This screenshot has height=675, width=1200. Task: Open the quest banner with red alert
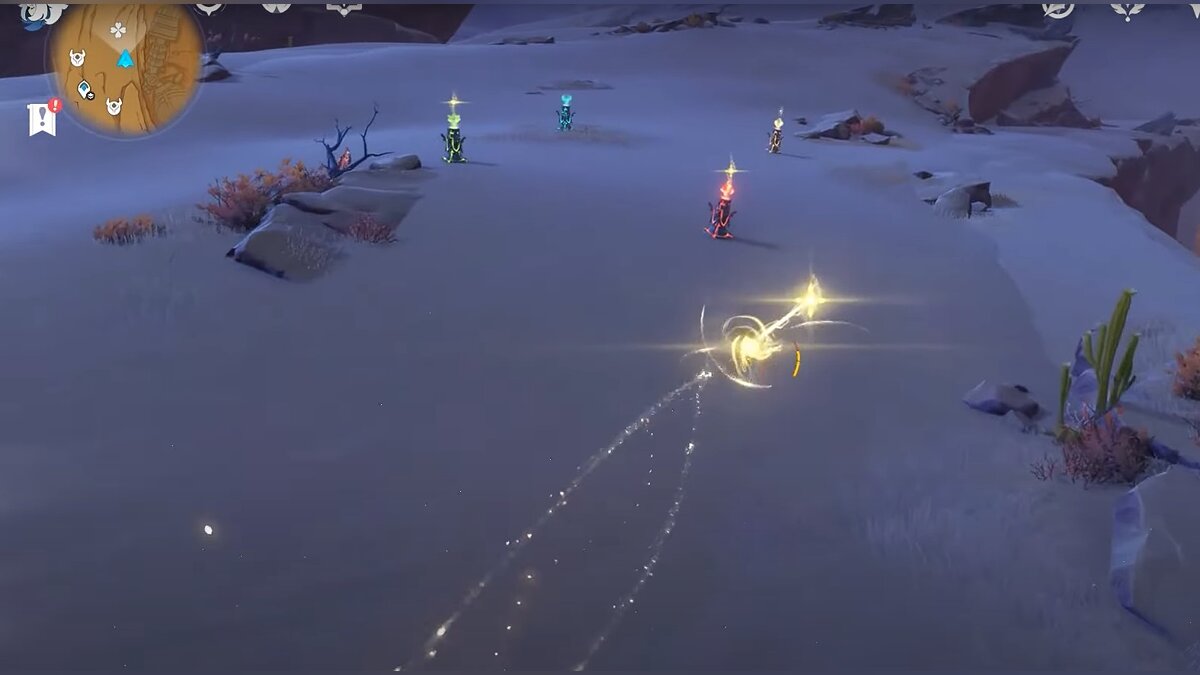point(43,119)
